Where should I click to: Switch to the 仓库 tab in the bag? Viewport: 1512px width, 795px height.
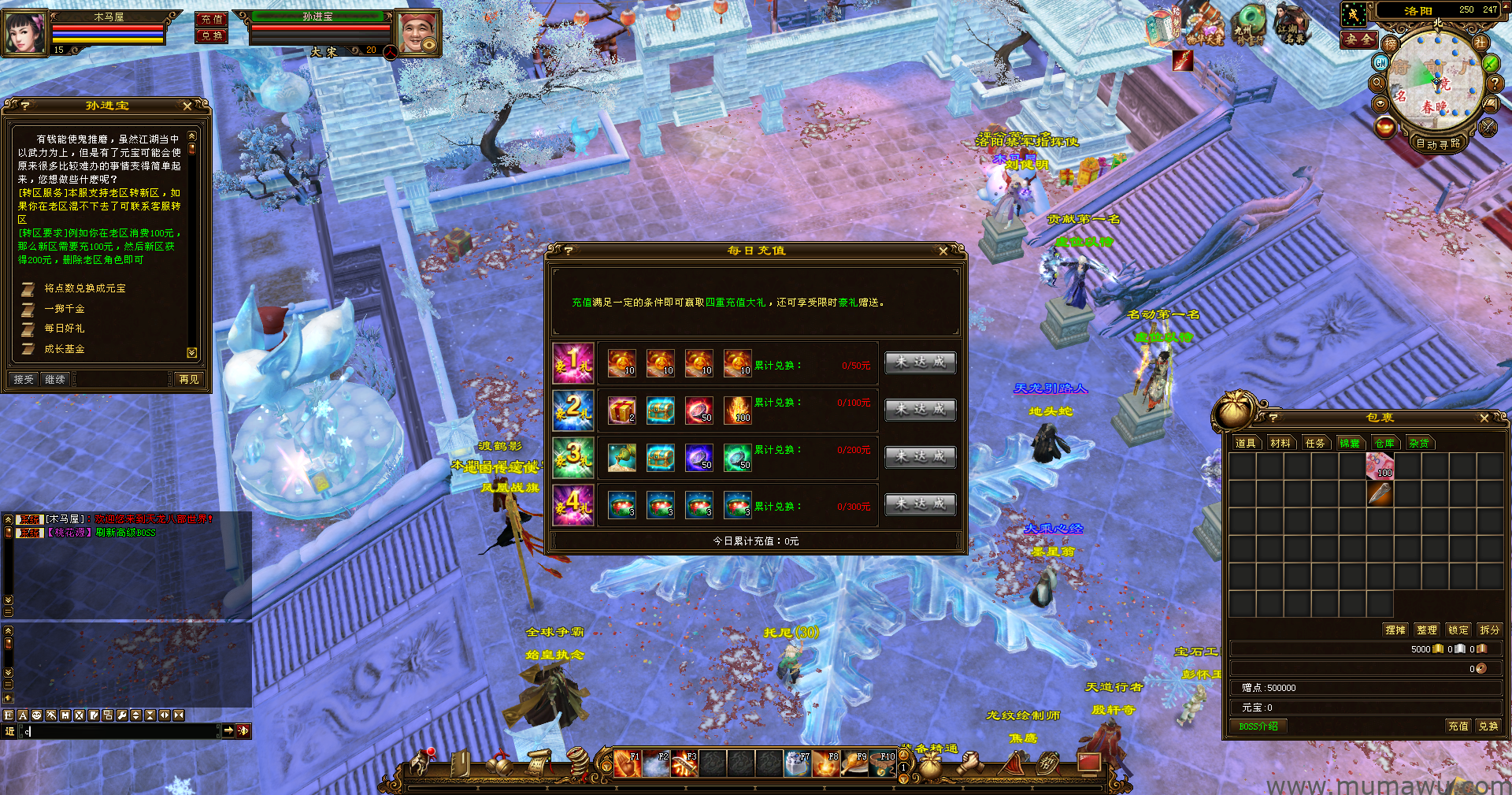coord(1384,444)
